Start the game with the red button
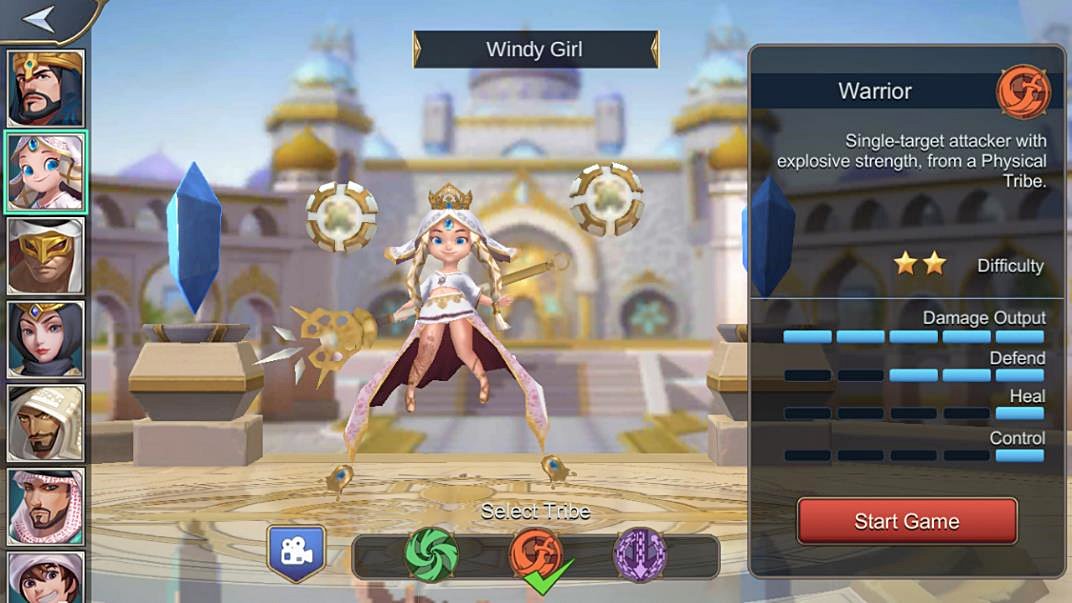 [906, 521]
